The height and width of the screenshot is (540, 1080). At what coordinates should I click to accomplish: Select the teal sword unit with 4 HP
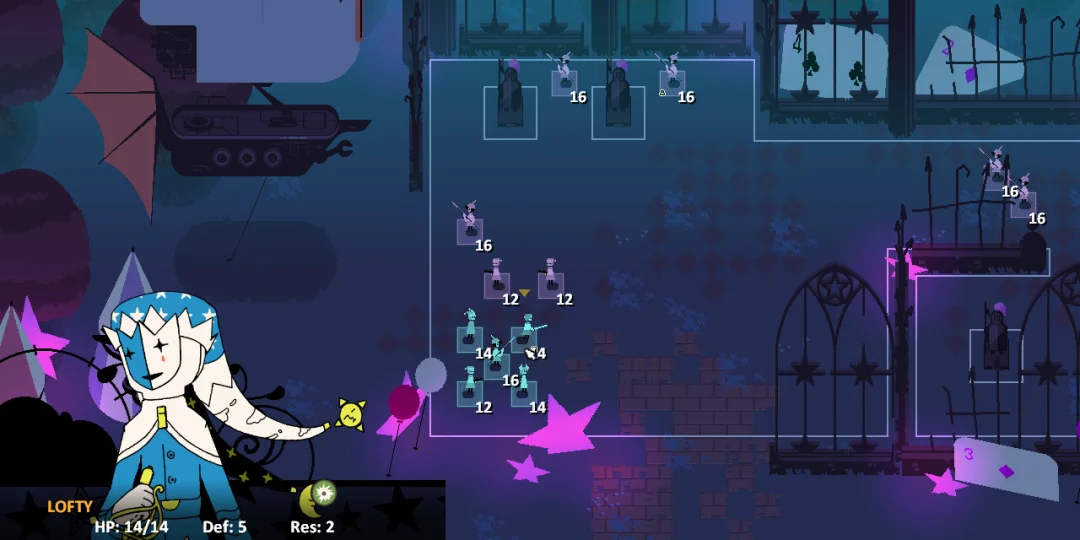coord(525,338)
